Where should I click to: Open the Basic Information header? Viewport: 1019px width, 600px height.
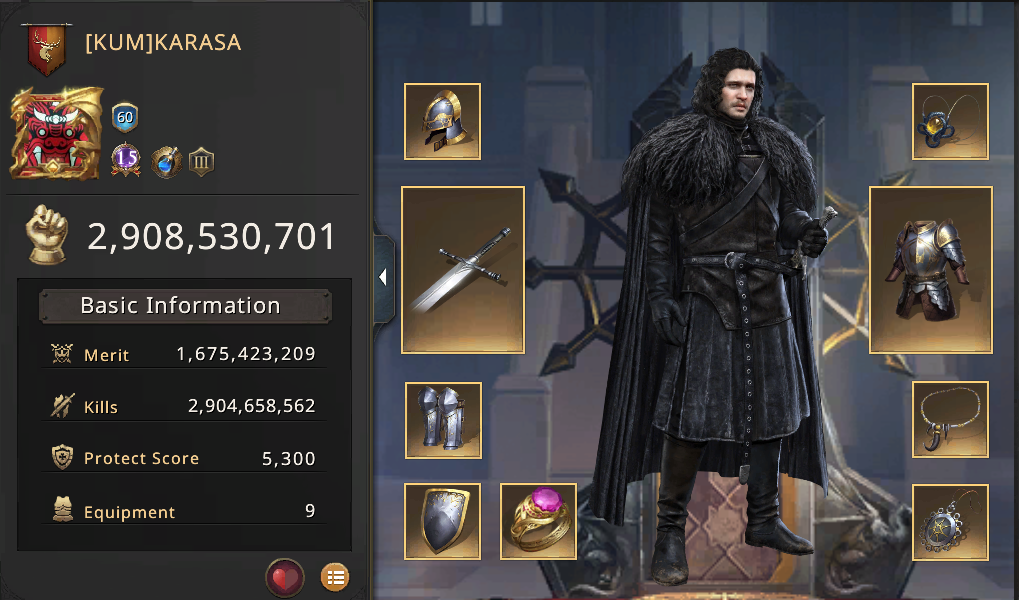tap(185, 306)
